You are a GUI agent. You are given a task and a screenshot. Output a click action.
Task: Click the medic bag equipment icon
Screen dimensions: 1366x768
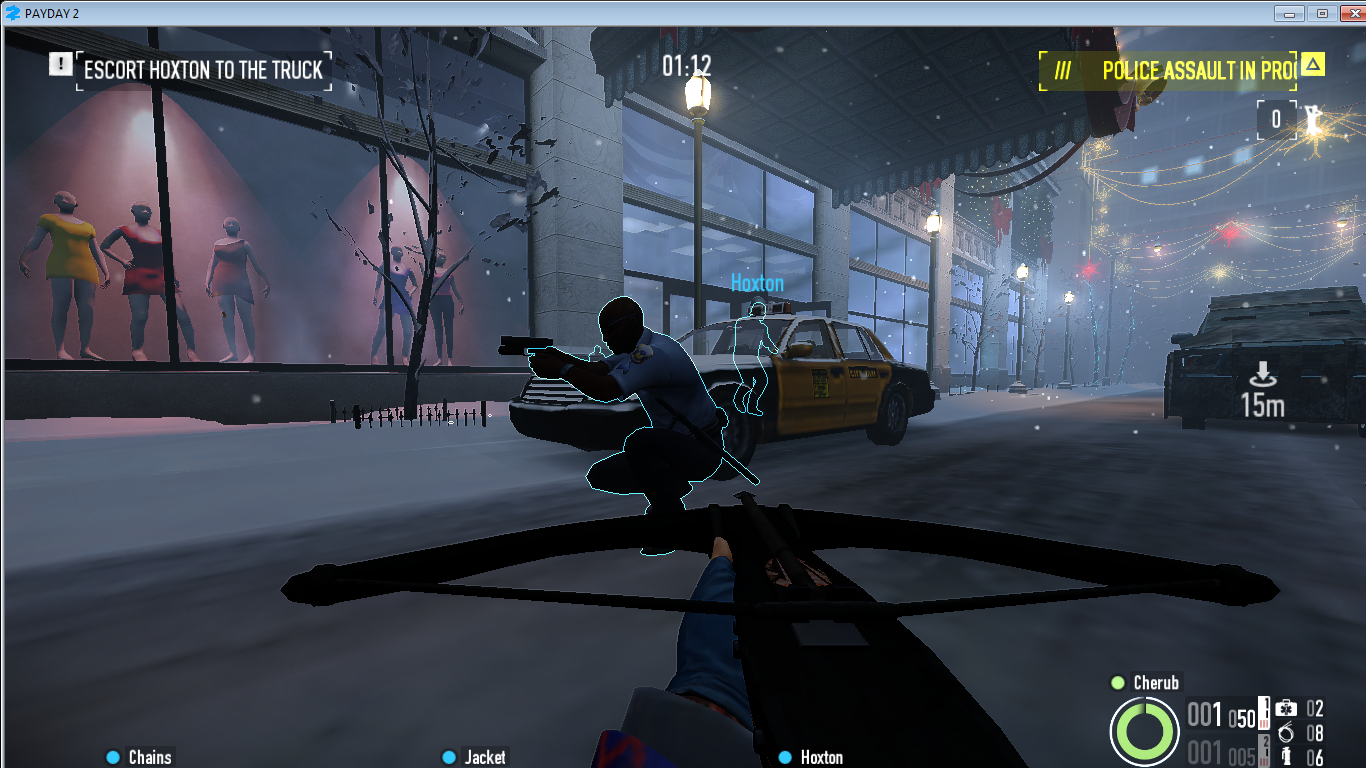[1287, 709]
